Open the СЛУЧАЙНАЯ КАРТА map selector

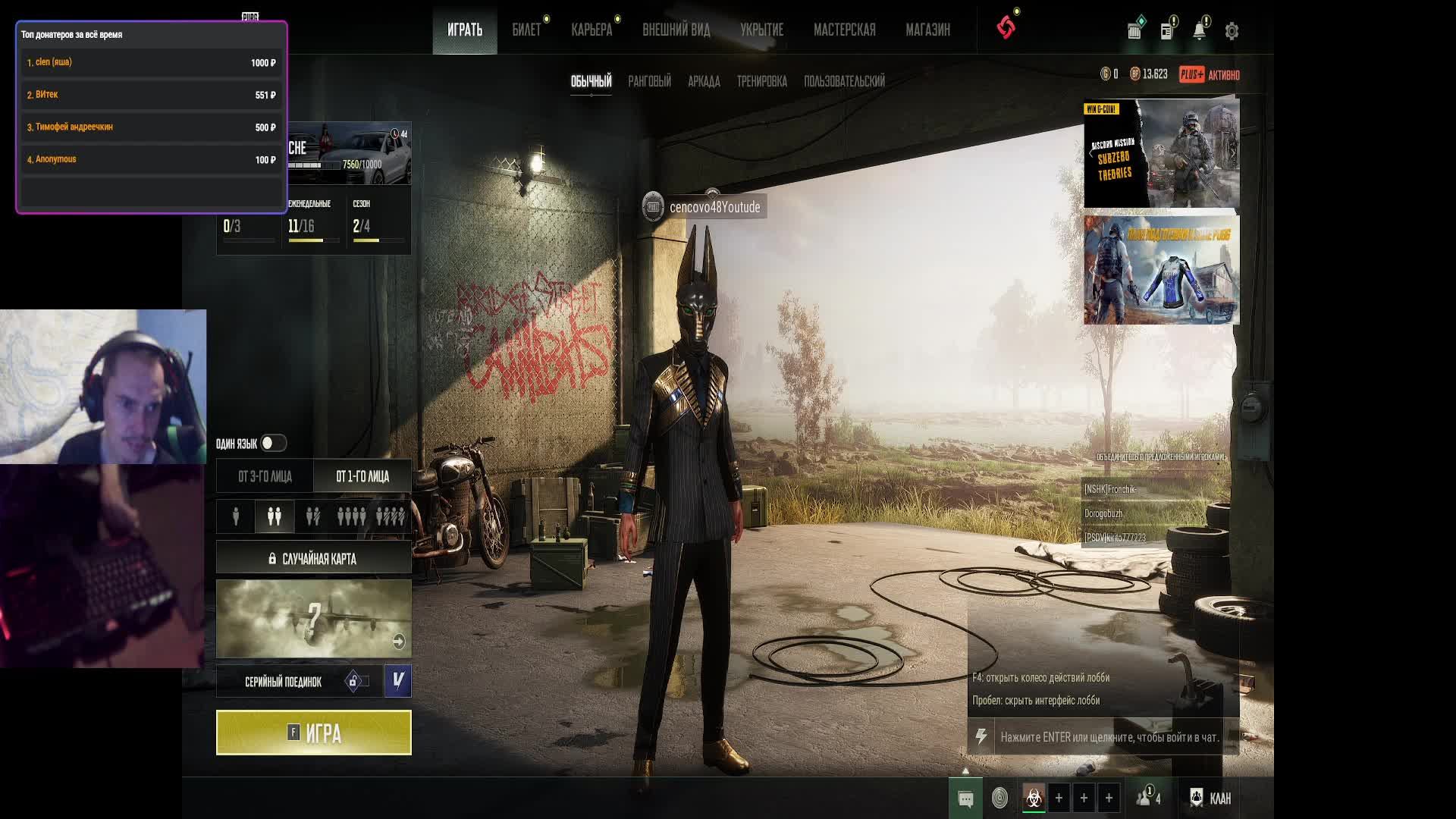coord(313,559)
